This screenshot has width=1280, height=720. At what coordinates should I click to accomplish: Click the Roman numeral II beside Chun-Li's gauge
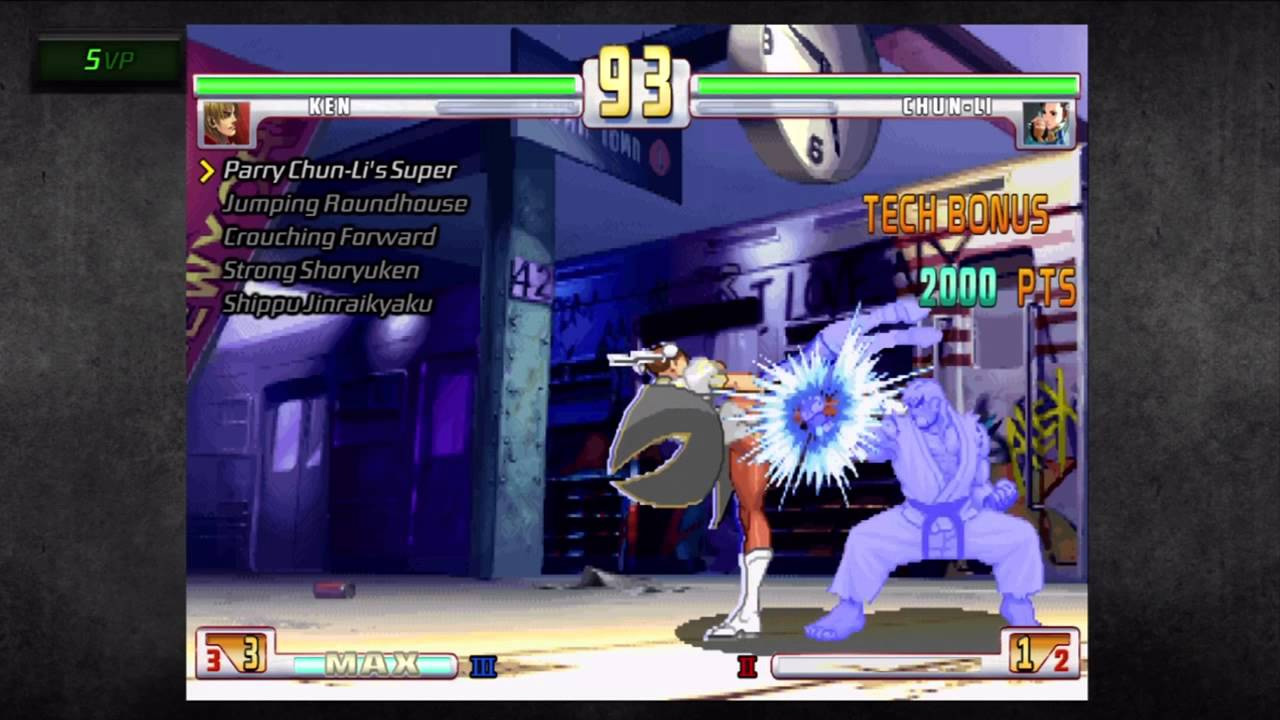747,668
